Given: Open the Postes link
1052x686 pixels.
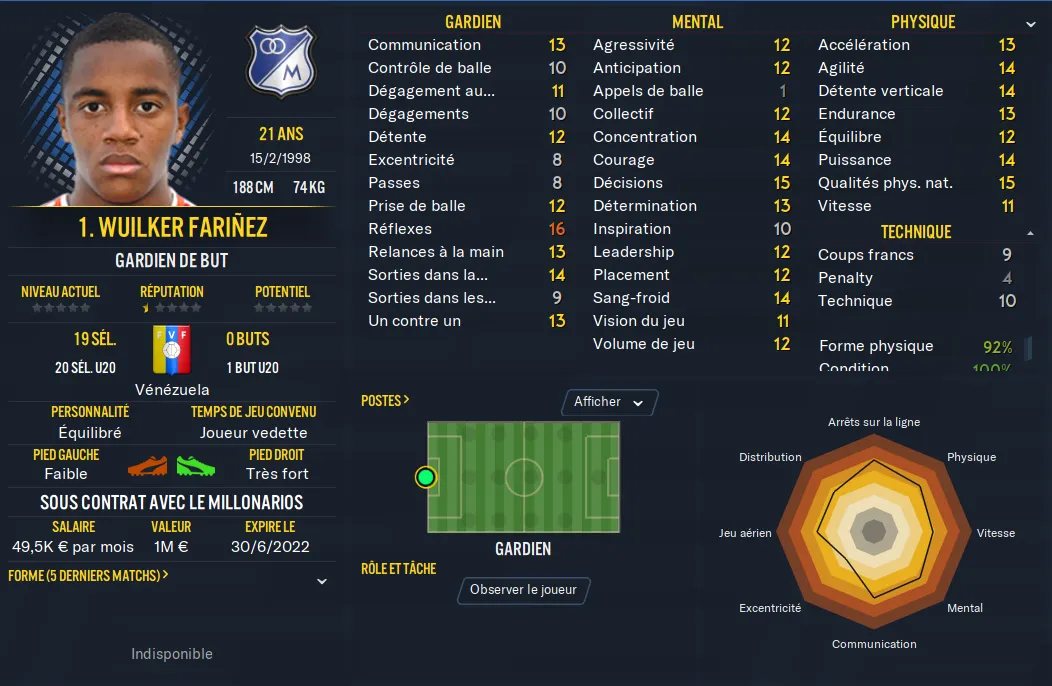Looking at the screenshot, I should point(385,400).
